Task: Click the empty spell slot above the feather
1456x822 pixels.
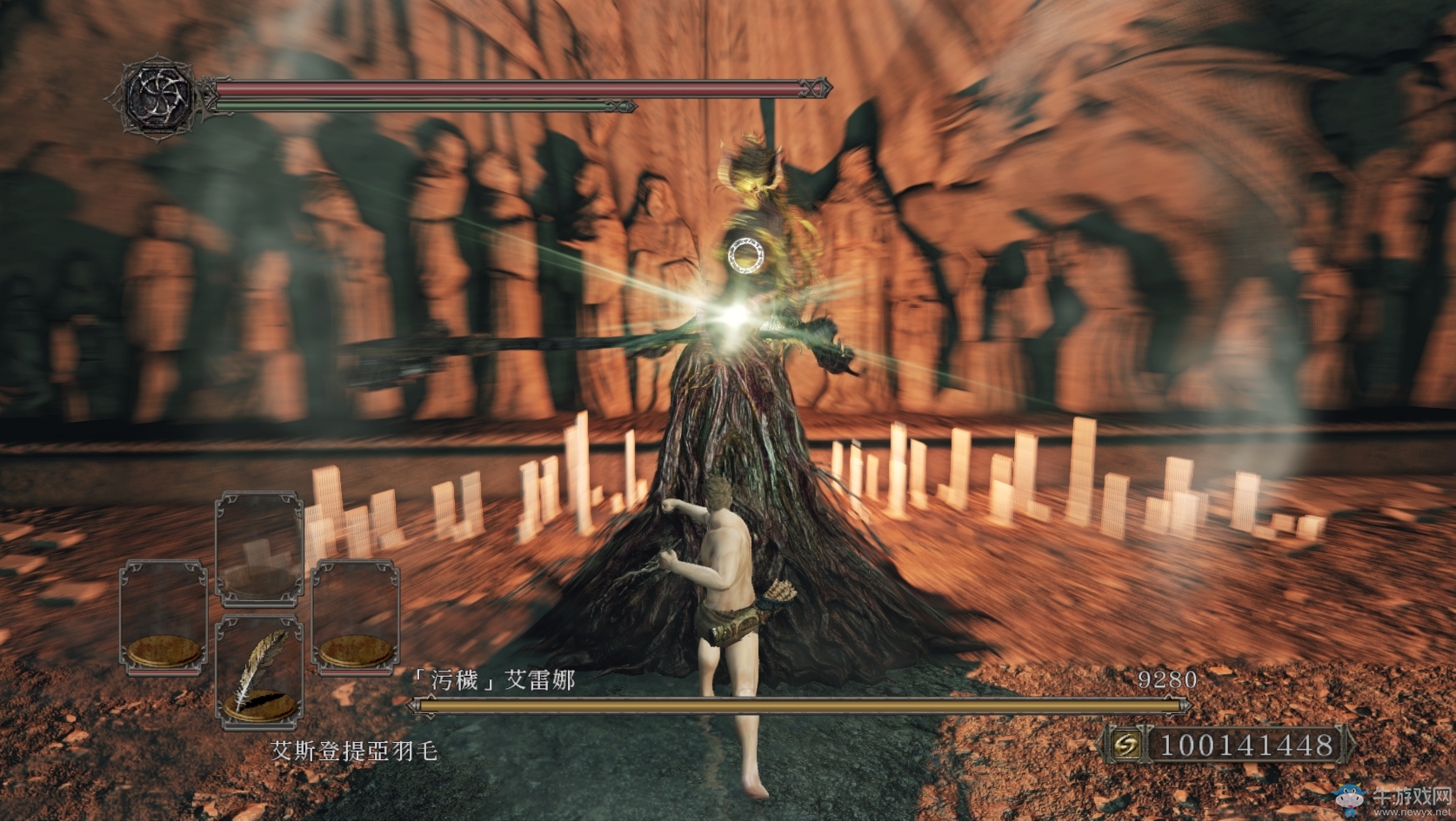Action: 258,548
